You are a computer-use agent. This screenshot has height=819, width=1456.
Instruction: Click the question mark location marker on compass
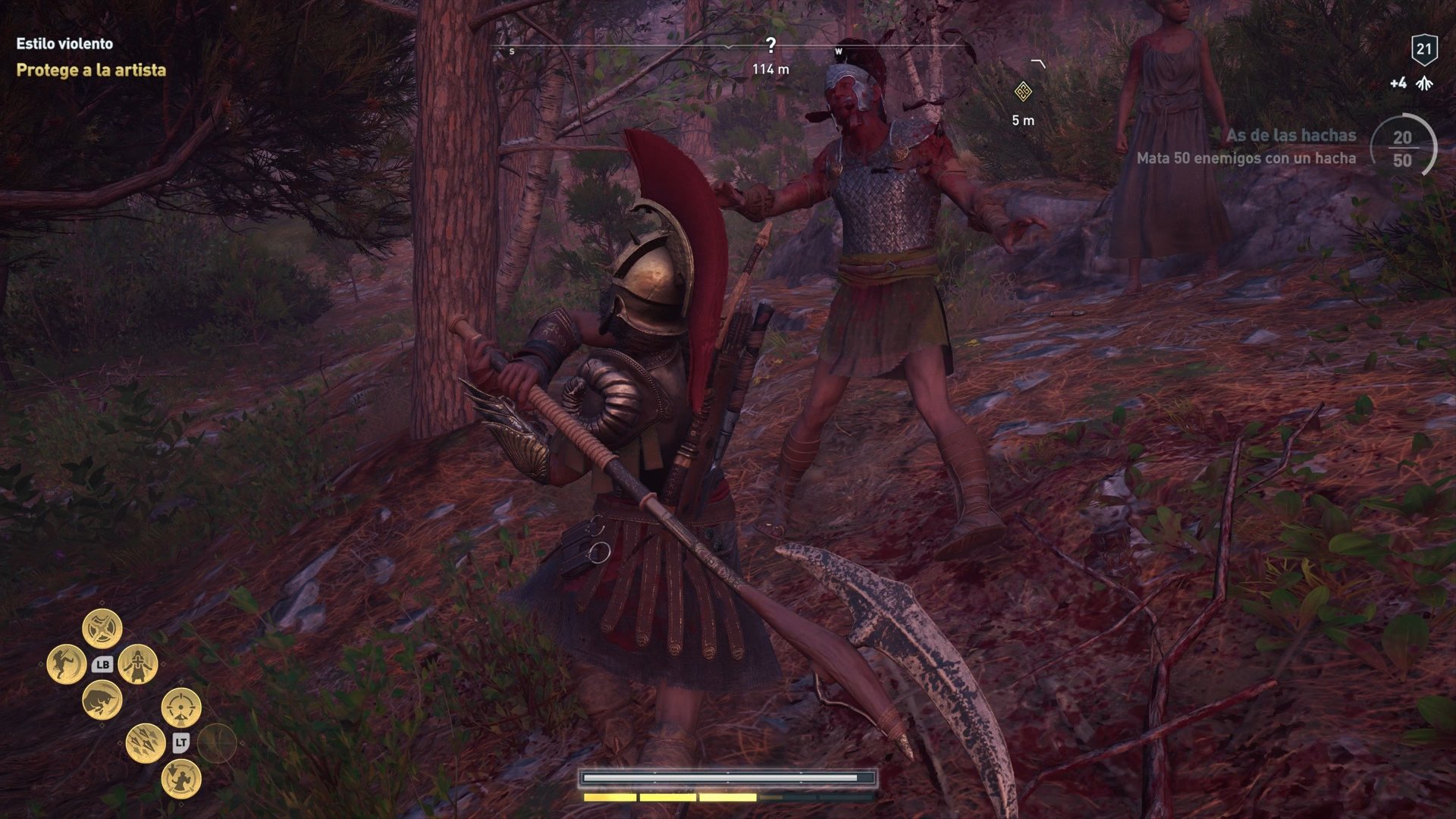pyautogui.click(x=771, y=45)
